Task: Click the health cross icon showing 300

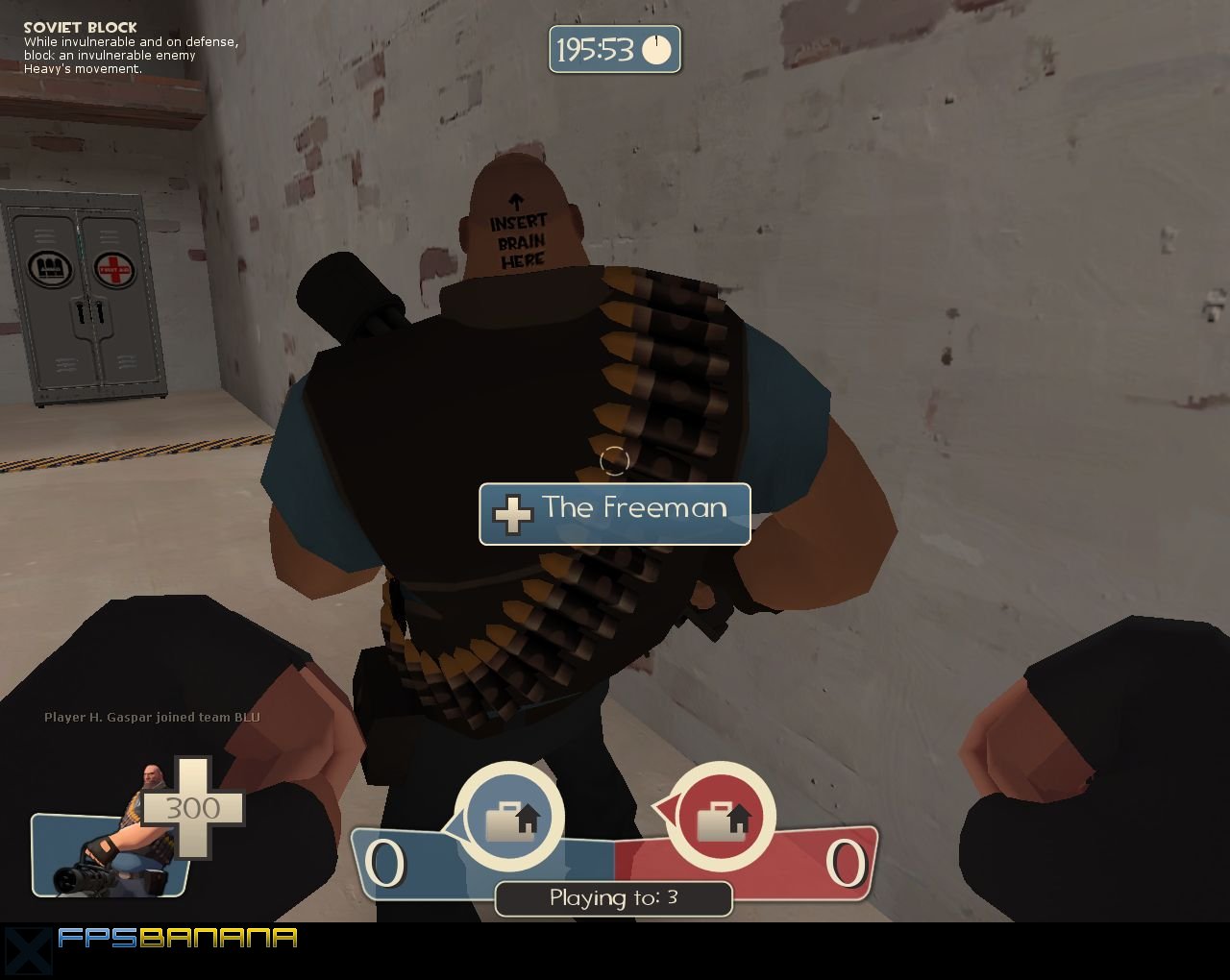Action: point(192,807)
